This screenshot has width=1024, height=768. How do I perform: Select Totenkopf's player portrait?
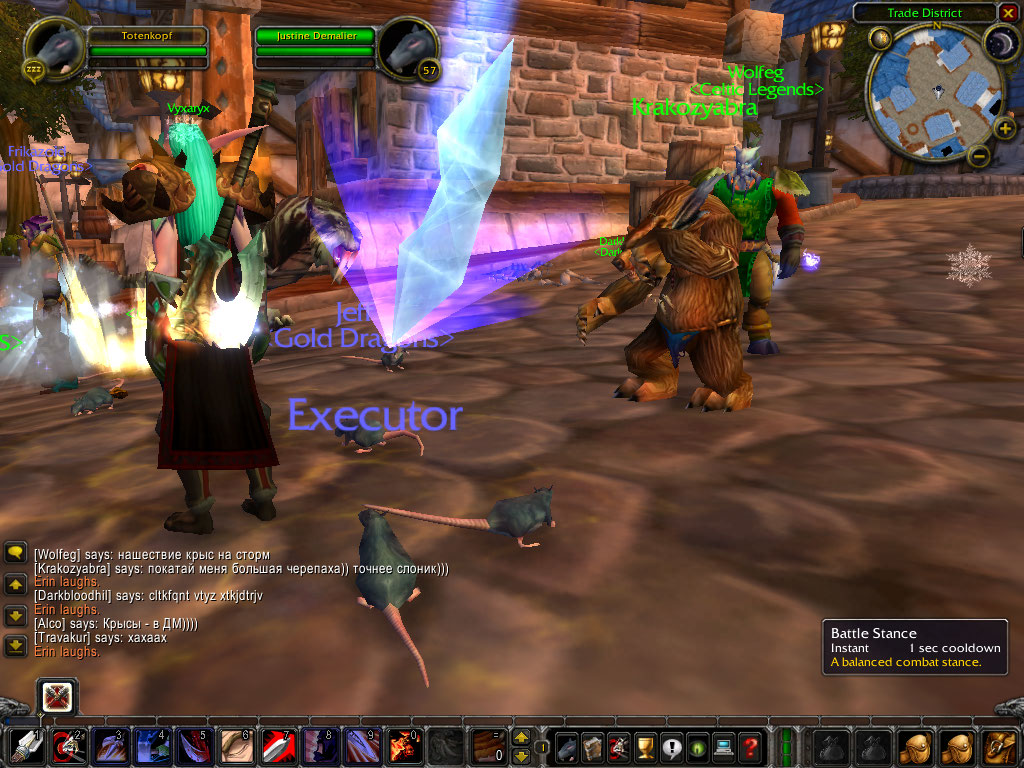tap(51, 46)
